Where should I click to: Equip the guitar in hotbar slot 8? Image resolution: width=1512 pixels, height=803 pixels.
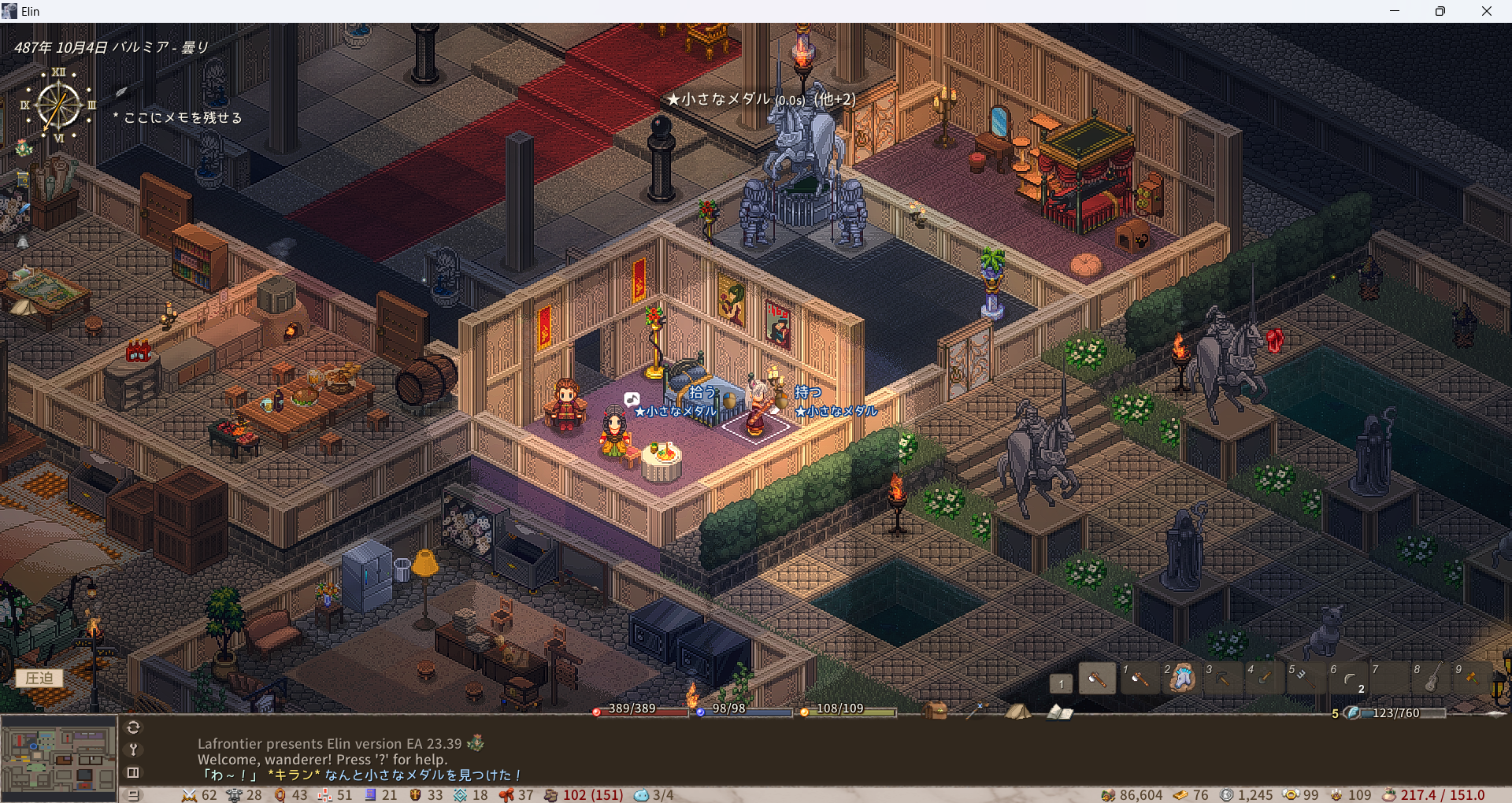[1432, 679]
